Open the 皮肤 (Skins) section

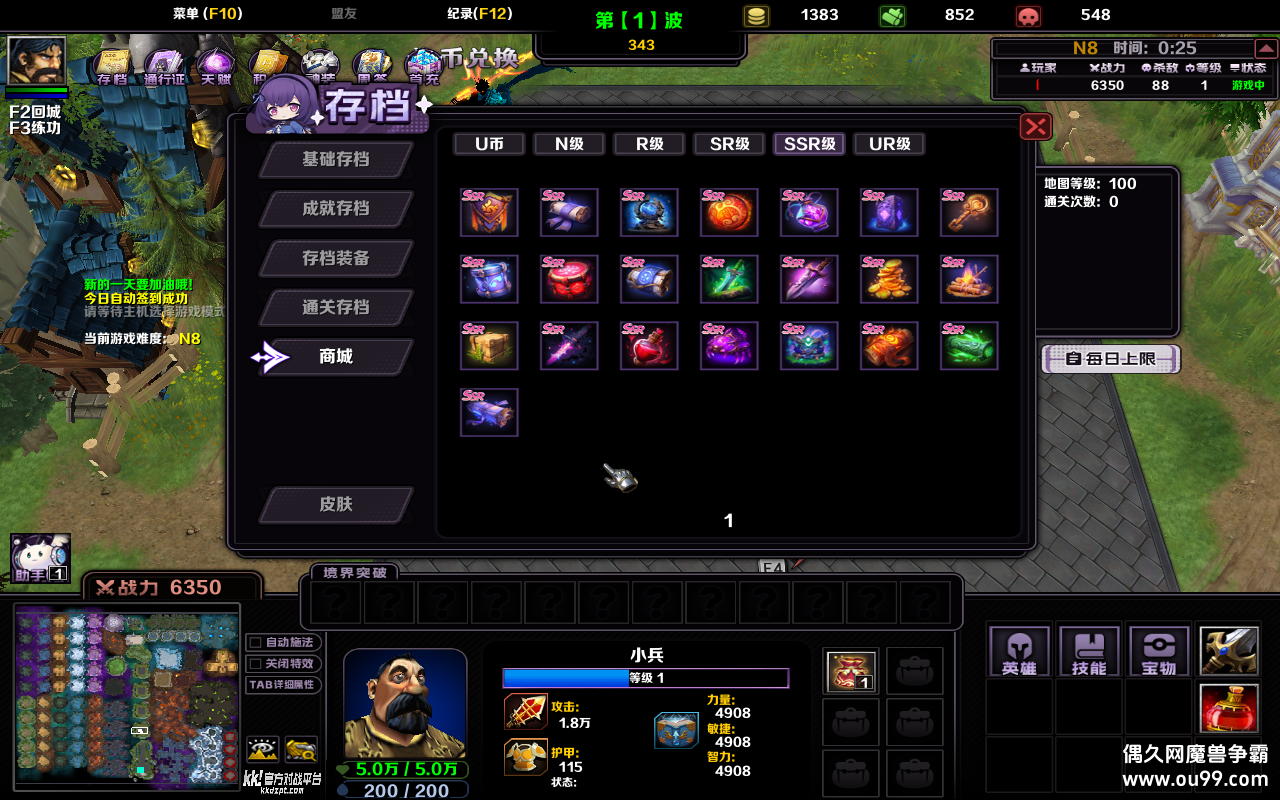(x=336, y=504)
